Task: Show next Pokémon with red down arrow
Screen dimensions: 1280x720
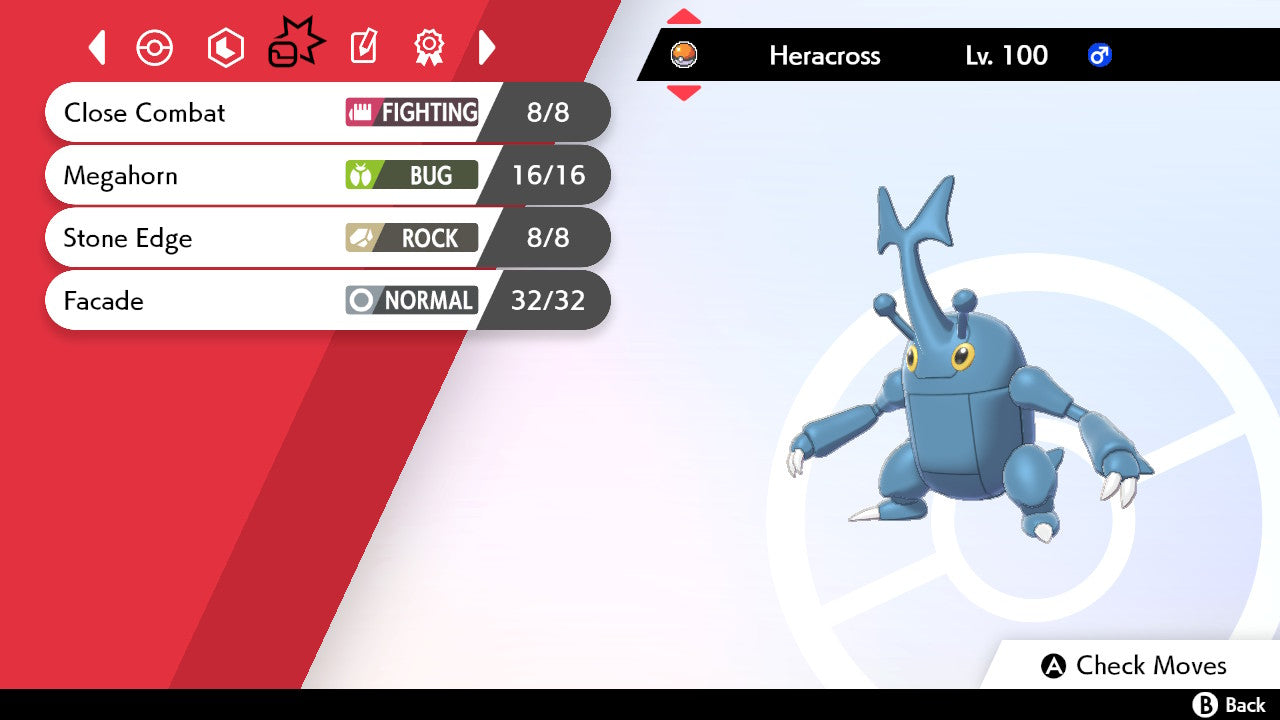Action: tap(684, 93)
